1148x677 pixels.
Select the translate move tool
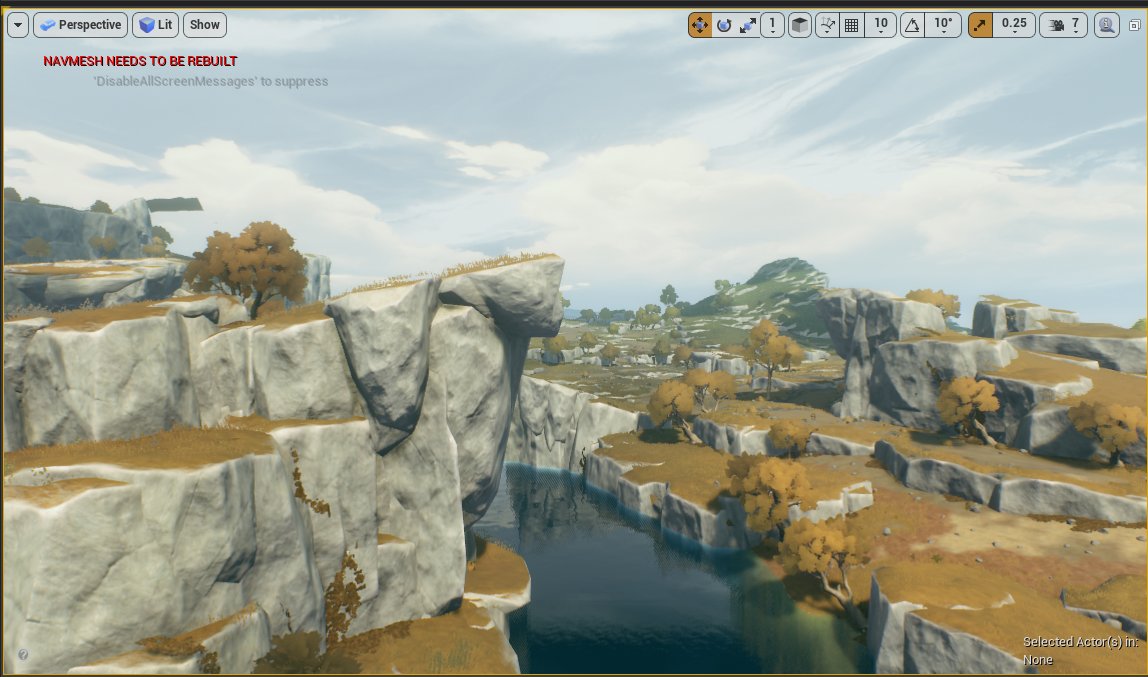click(x=700, y=25)
